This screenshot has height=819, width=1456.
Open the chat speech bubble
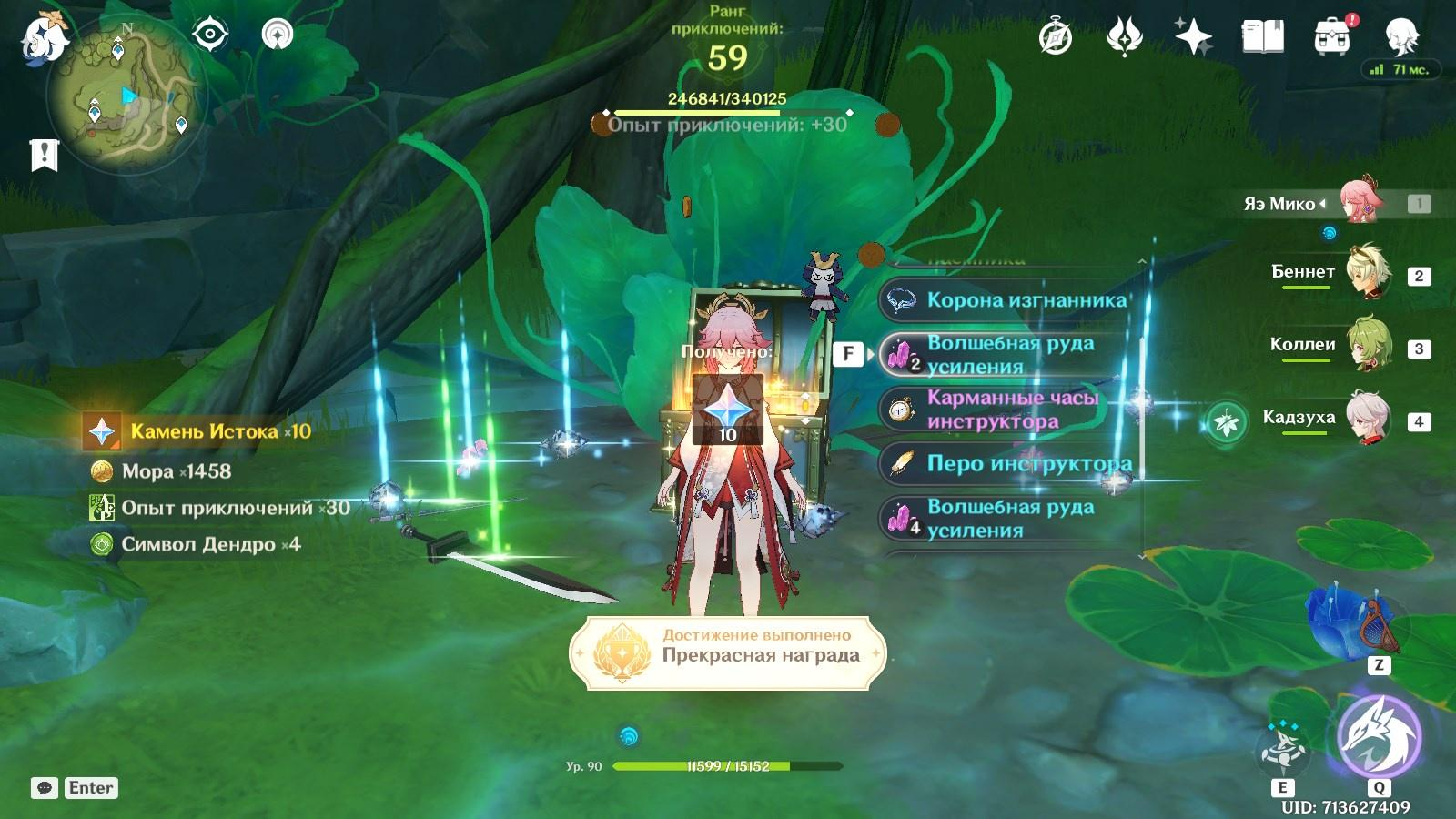click(44, 788)
